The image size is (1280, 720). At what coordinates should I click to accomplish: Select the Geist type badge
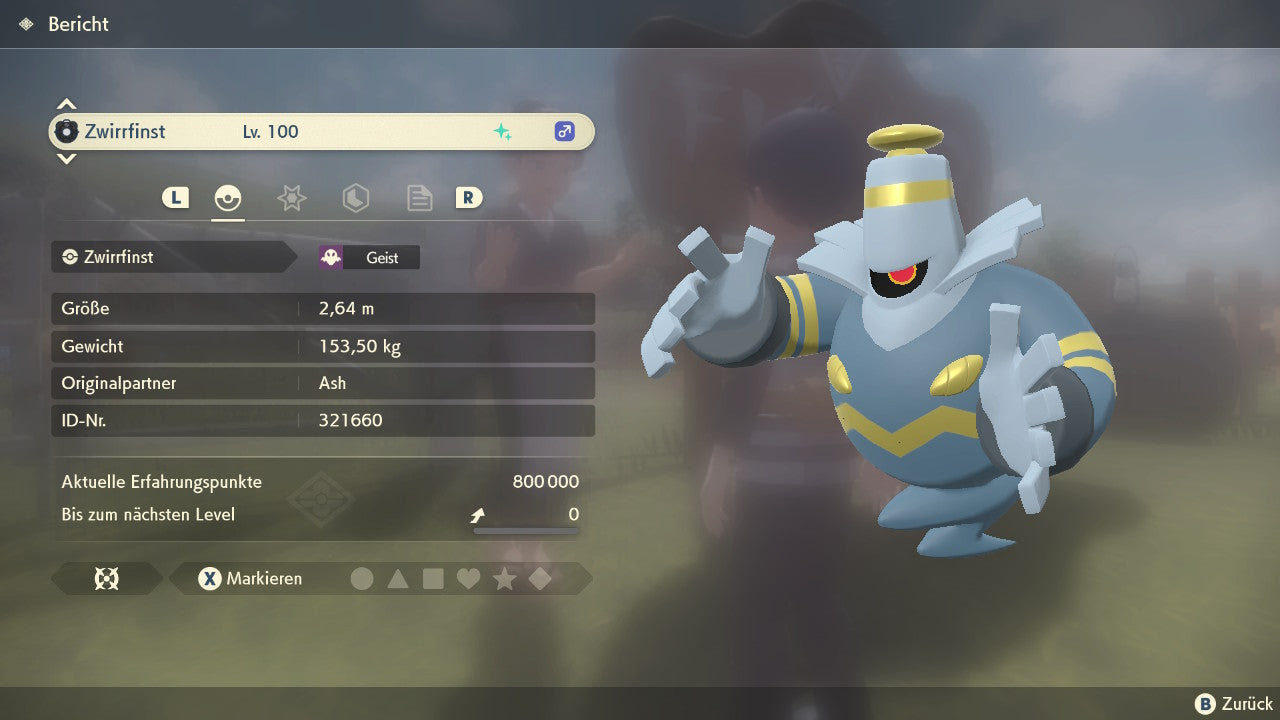[x=369, y=257]
